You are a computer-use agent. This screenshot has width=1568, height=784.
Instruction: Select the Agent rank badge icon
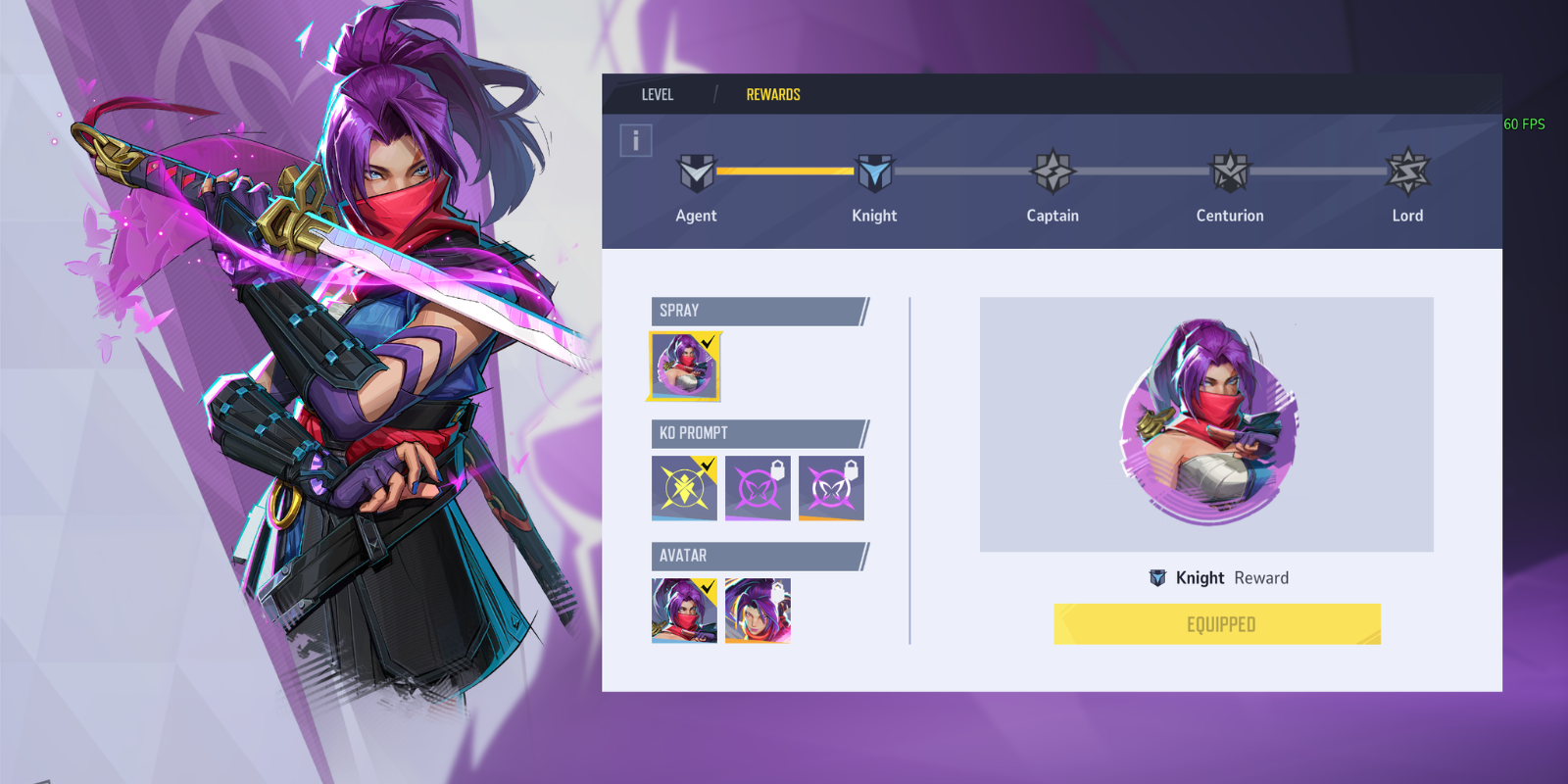tap(697, 170)
